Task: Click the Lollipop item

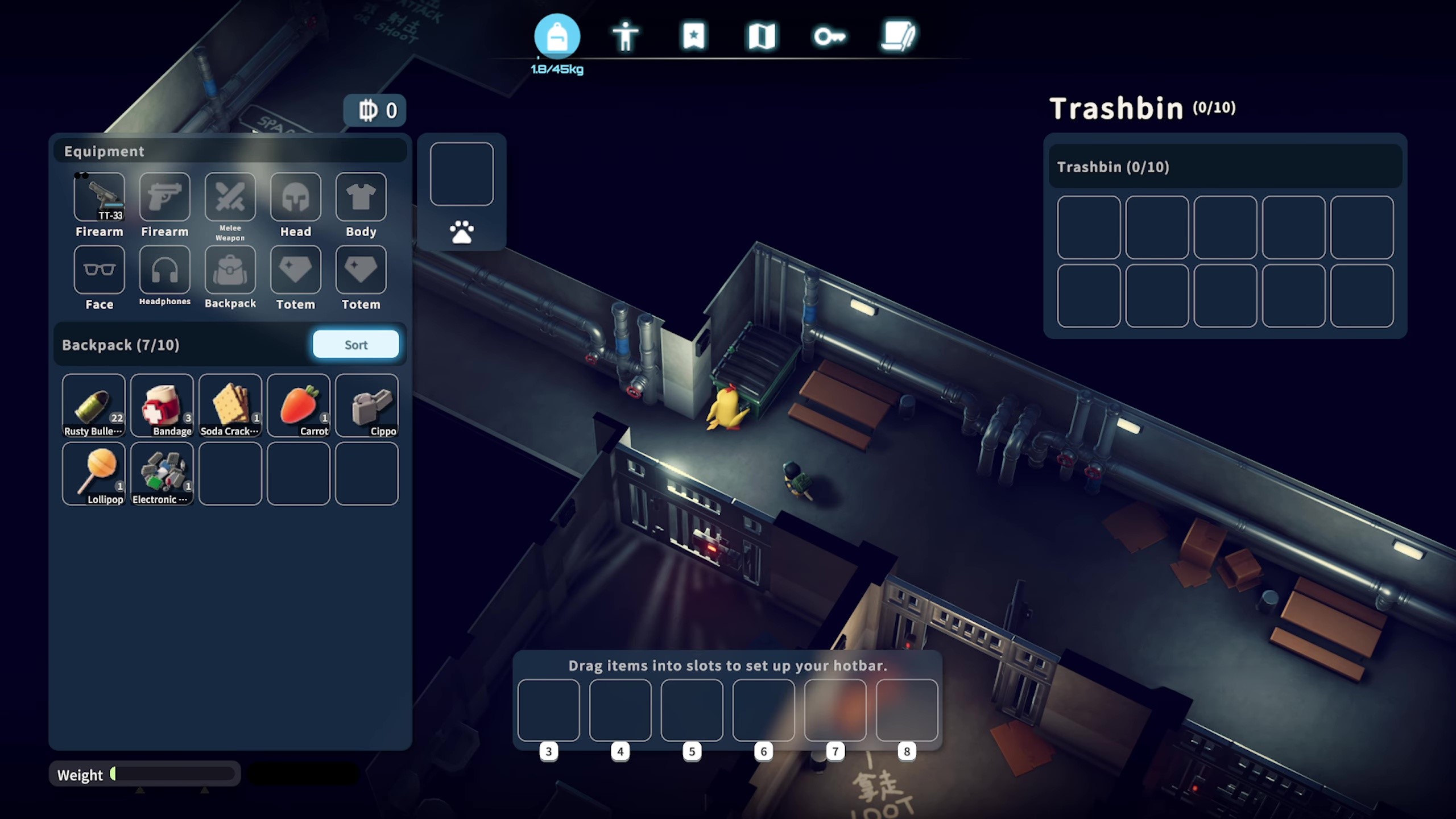Action: [x=94, y=473]
